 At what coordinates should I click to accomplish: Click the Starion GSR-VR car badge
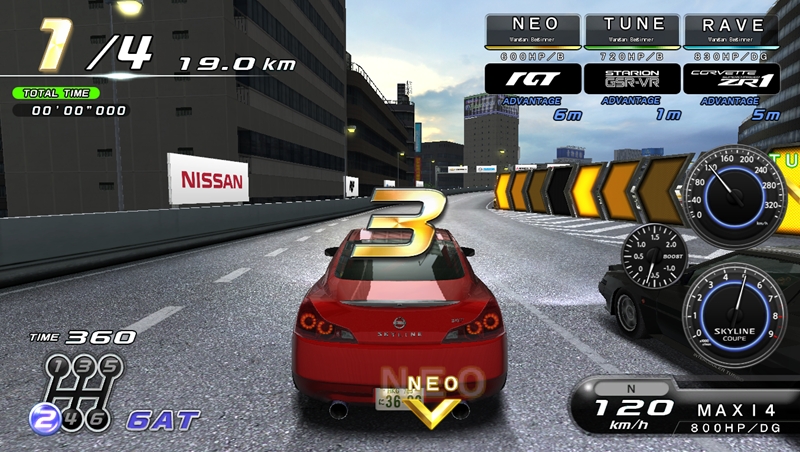(x=633, y=79)
